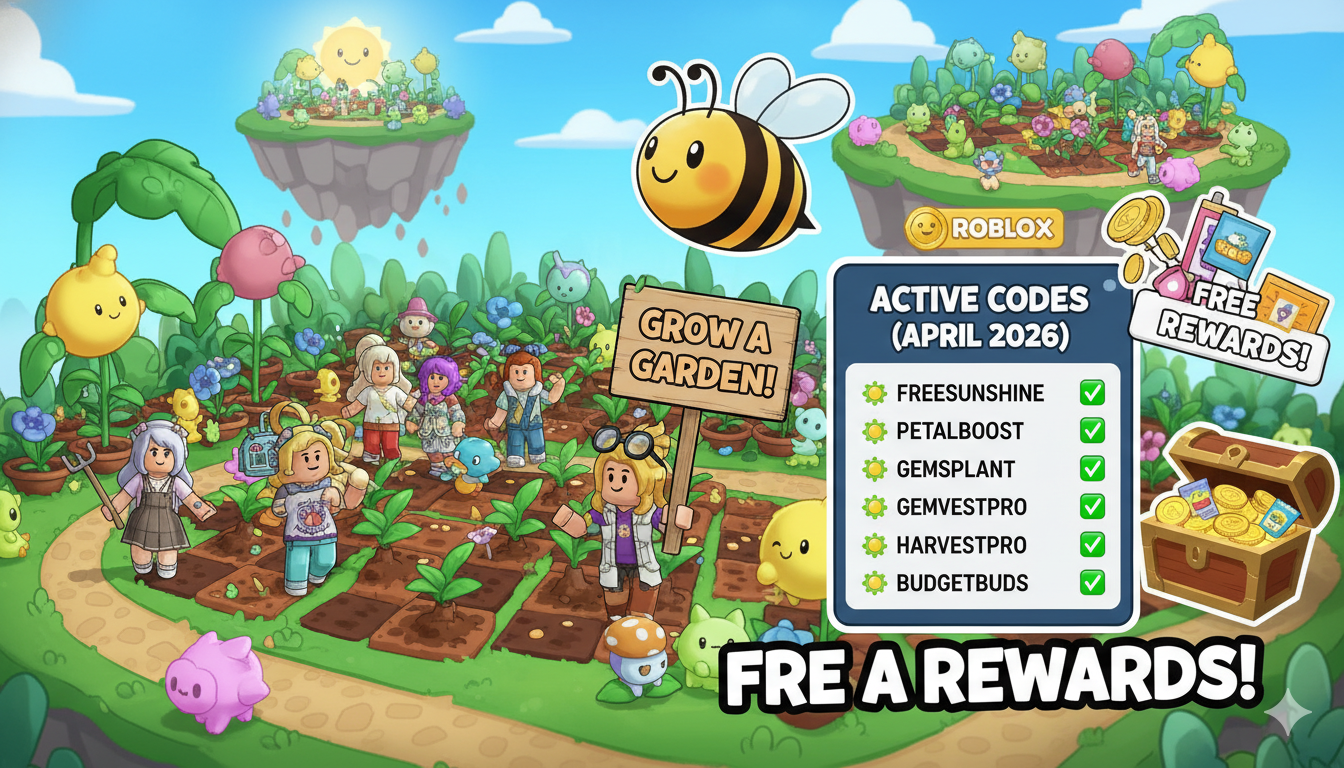The width and height of the screenshot is (1344, 768).
Task: Click the gold ROBLOX badge
Action: [984, 229]
